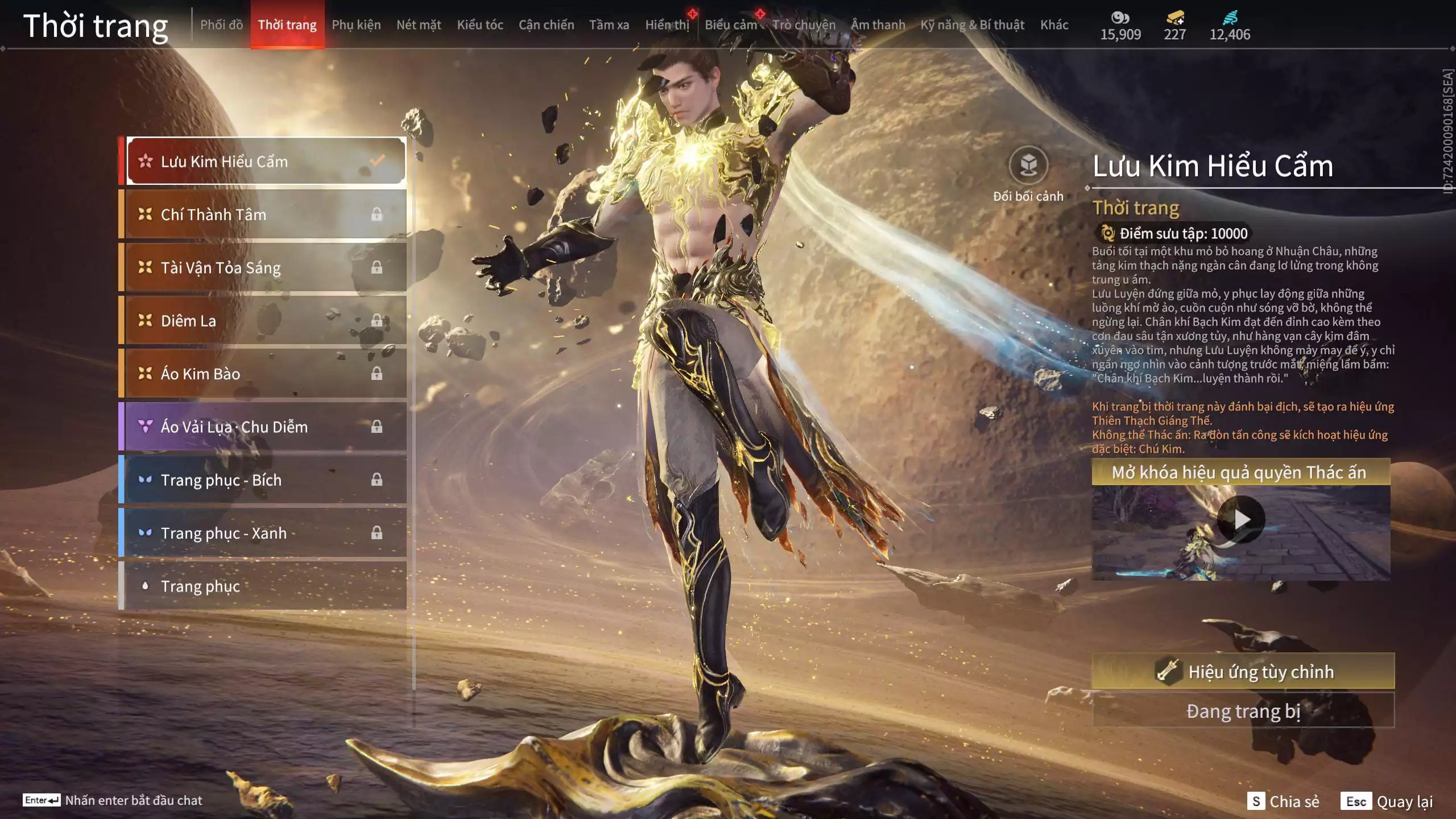The width and height of the screenshot is (1456, 819).
Task: Switch to the Kiểu tóc tab
Action: 480,25
